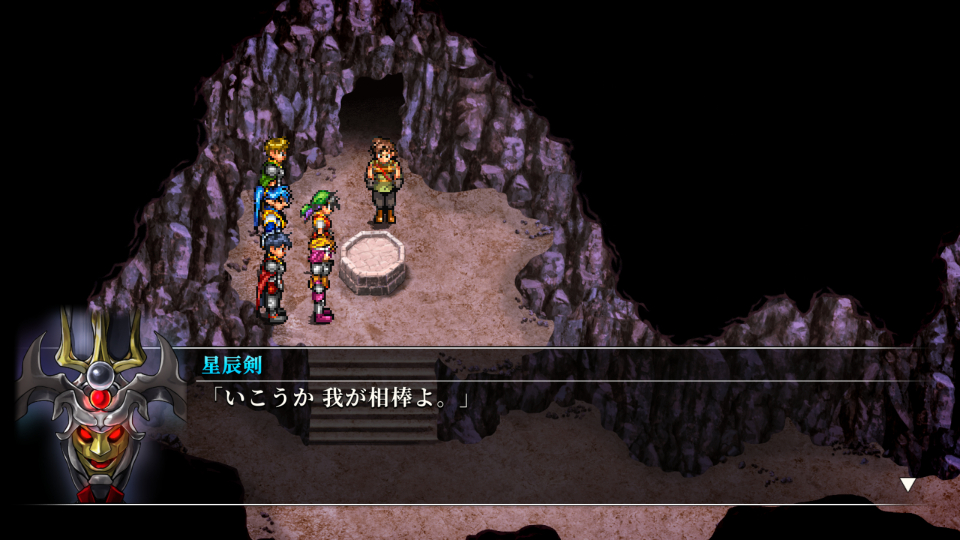
Task: Advance dialogue with the white arrow indicator
Action: point(907,485)
